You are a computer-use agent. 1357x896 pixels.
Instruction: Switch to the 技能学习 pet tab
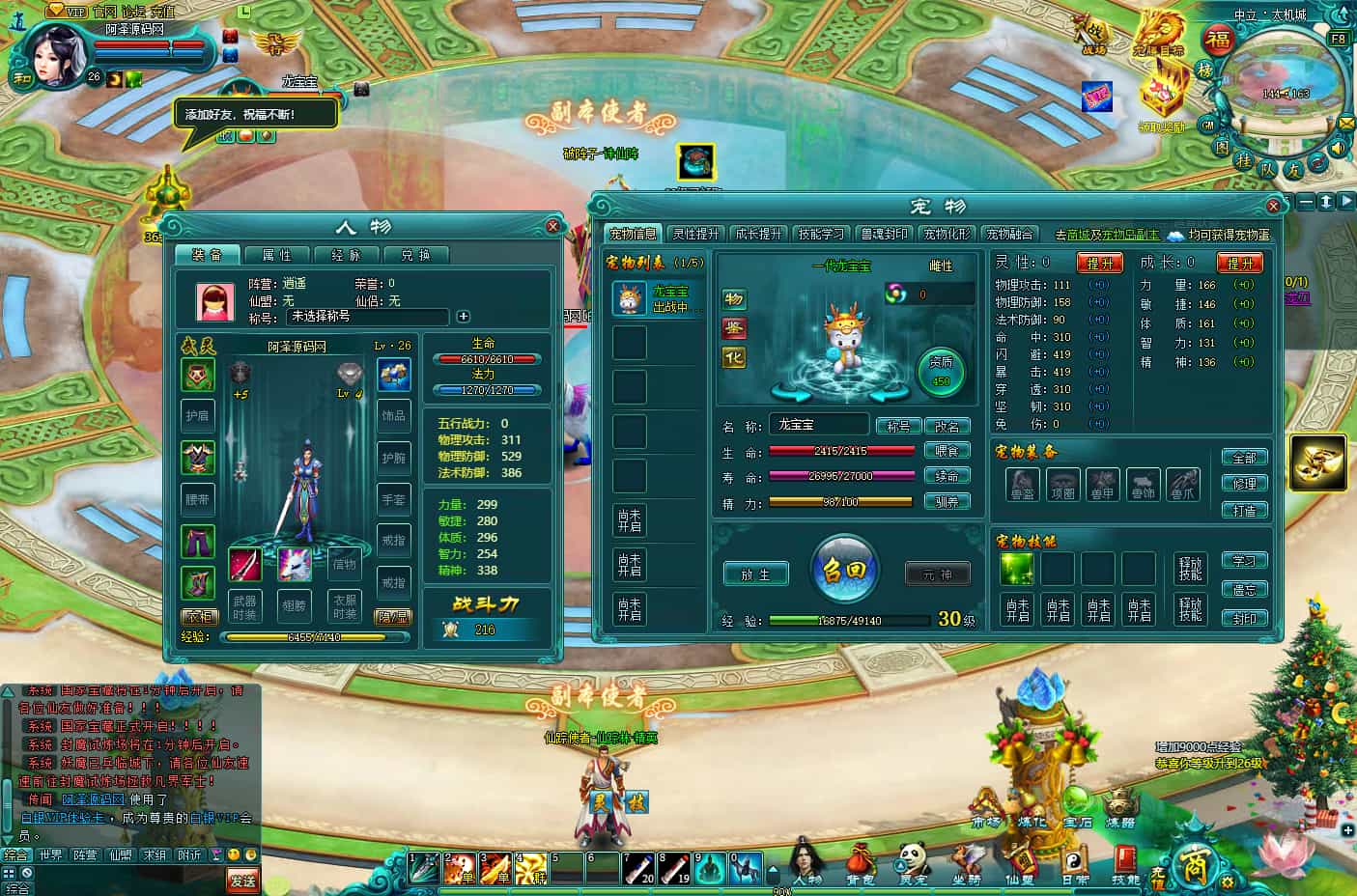(820, 234)
